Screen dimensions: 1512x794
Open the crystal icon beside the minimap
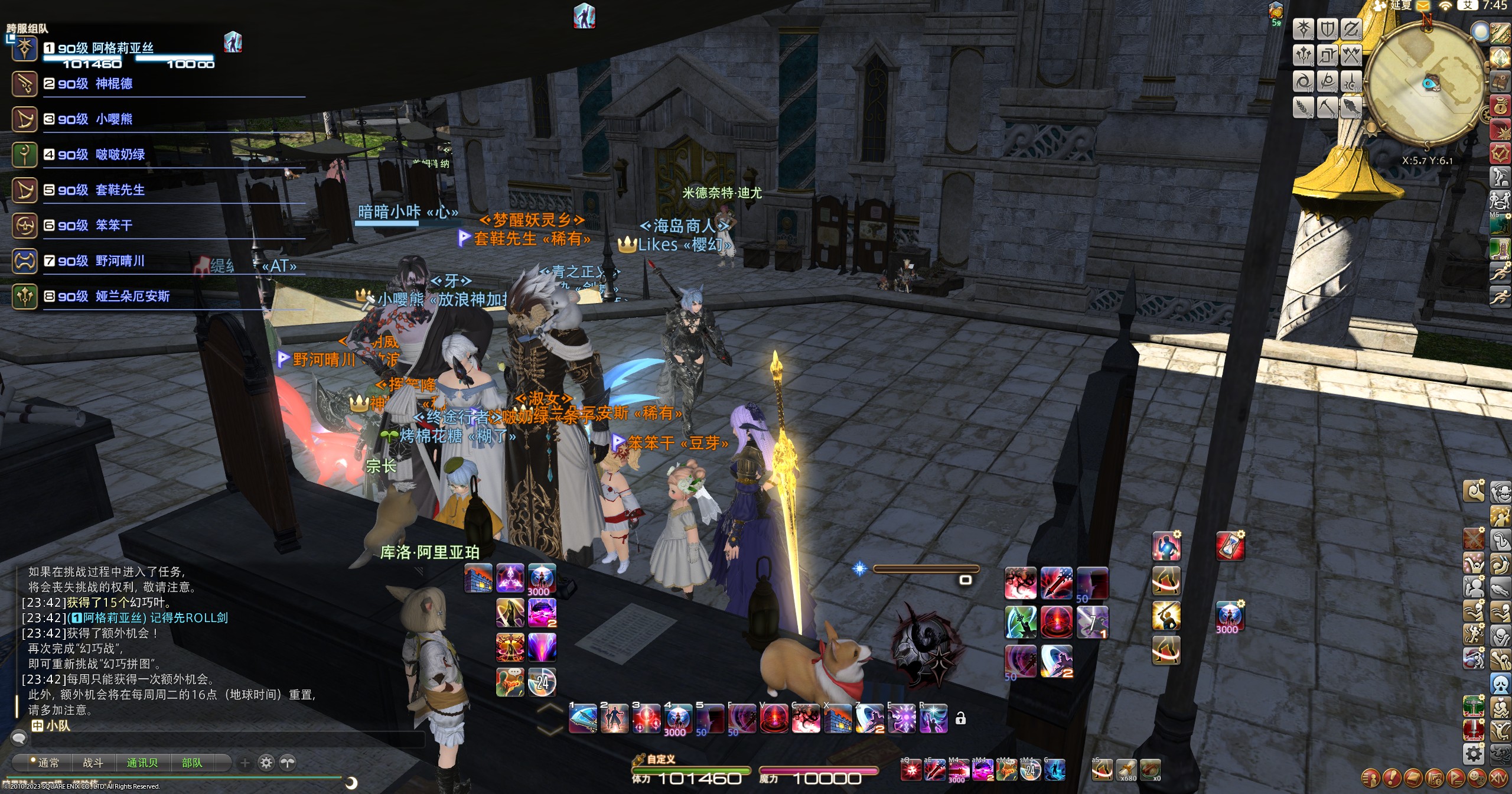(1500, 57)
